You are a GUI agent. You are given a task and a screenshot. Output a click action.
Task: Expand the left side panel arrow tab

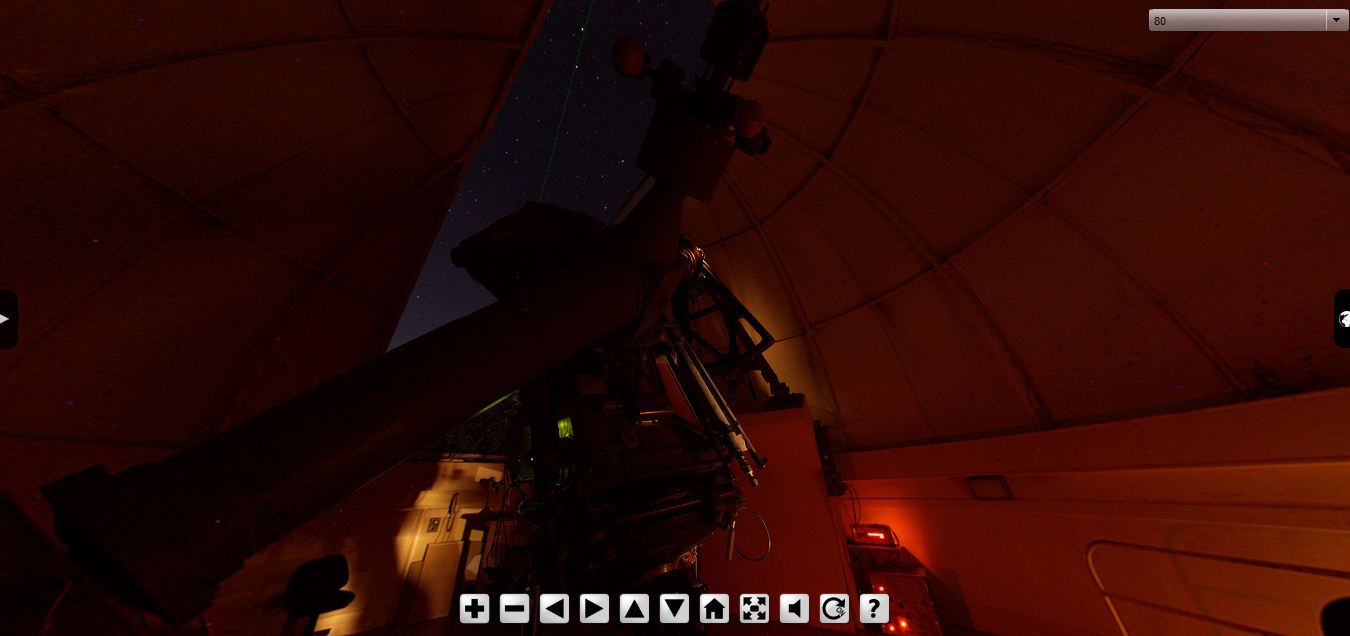[x=6, y=319]
